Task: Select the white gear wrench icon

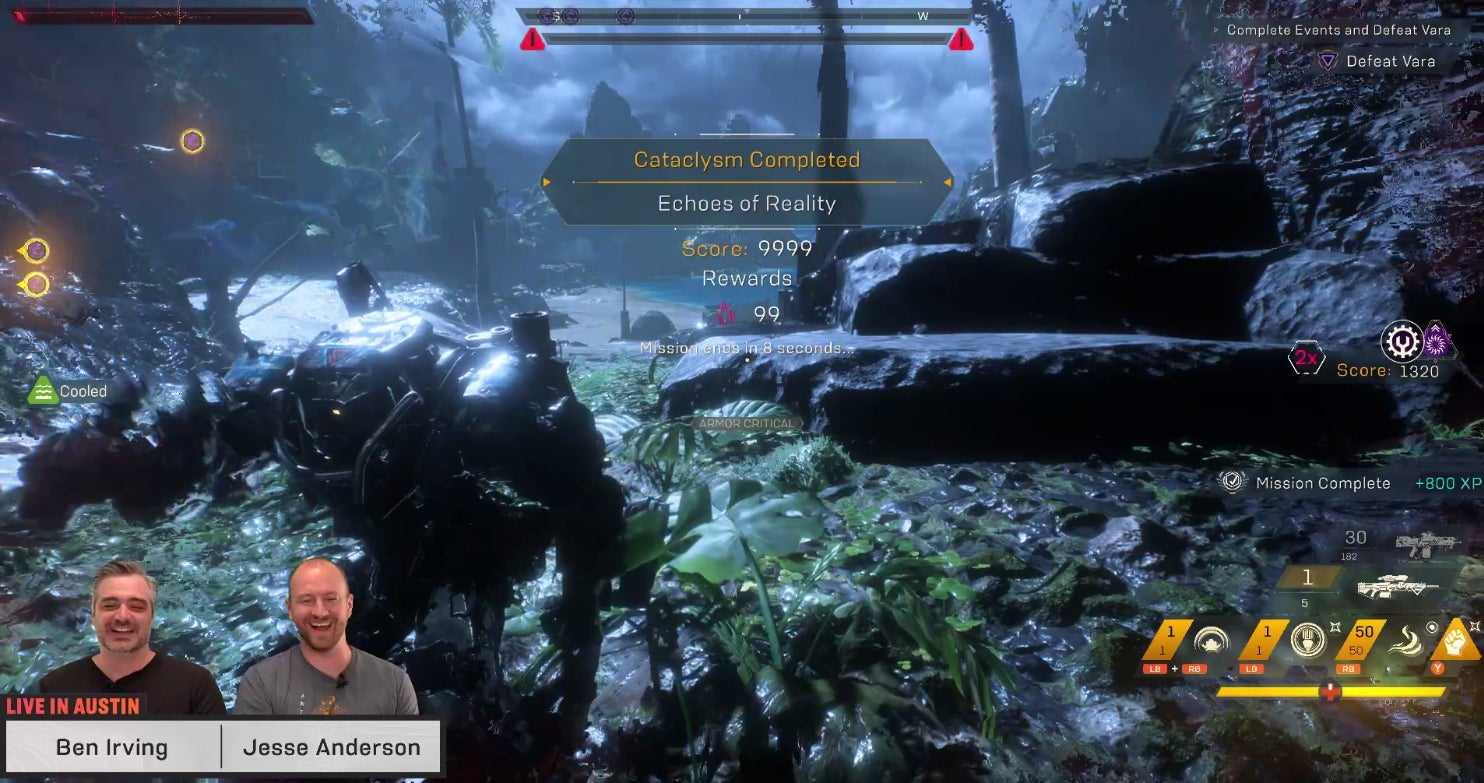Action: 1401,341
